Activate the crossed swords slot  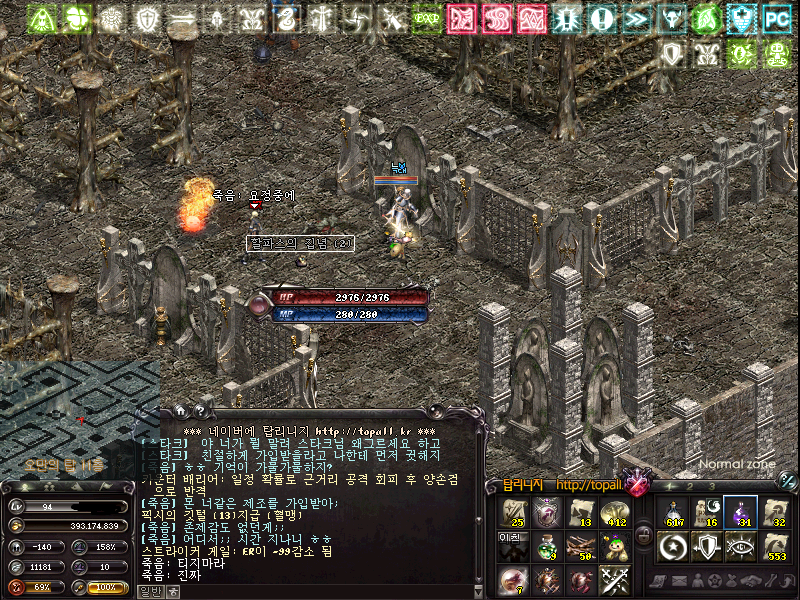coord(614,579)
